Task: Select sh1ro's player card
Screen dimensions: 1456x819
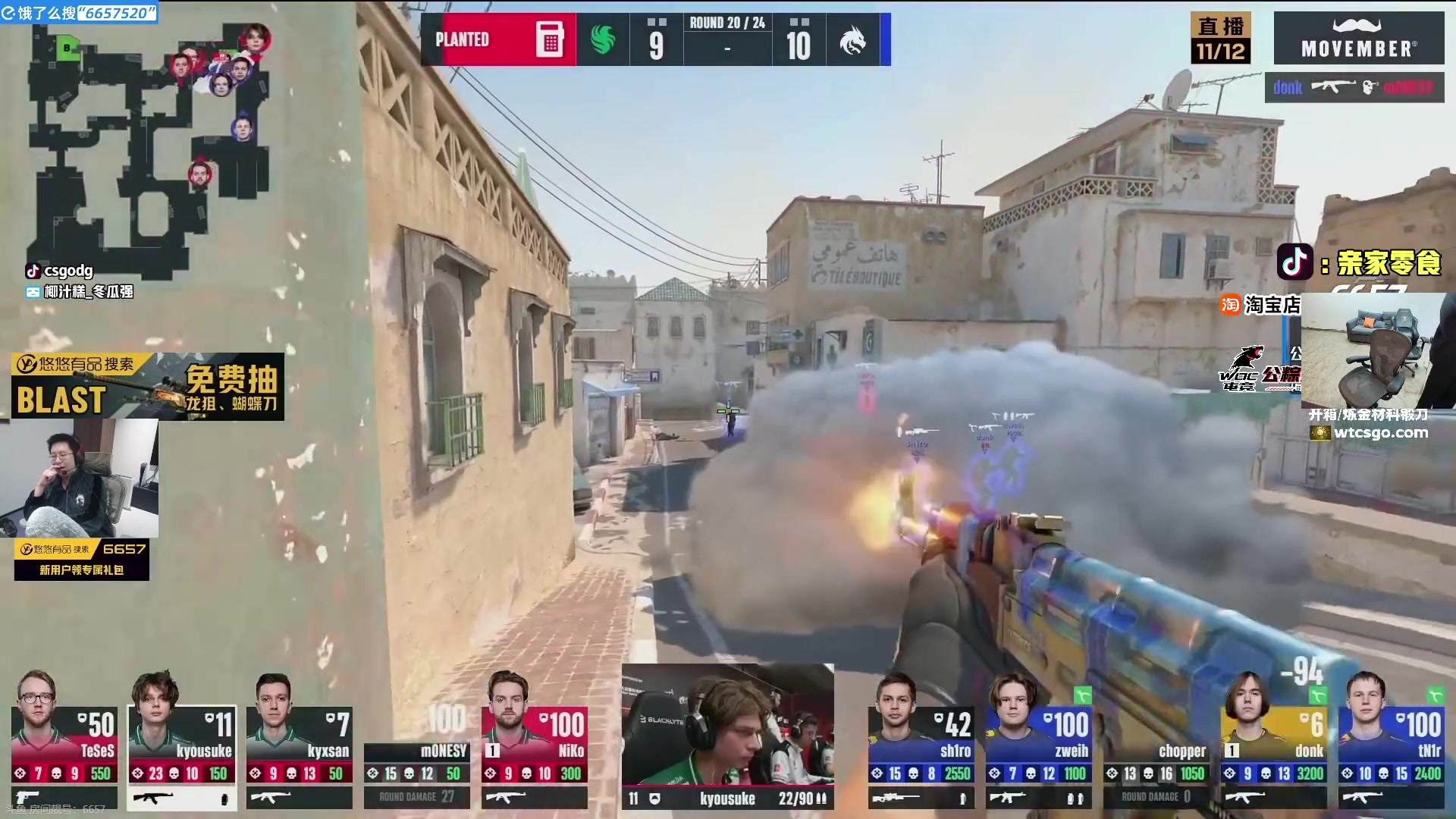Action: [x=921, y=739]
